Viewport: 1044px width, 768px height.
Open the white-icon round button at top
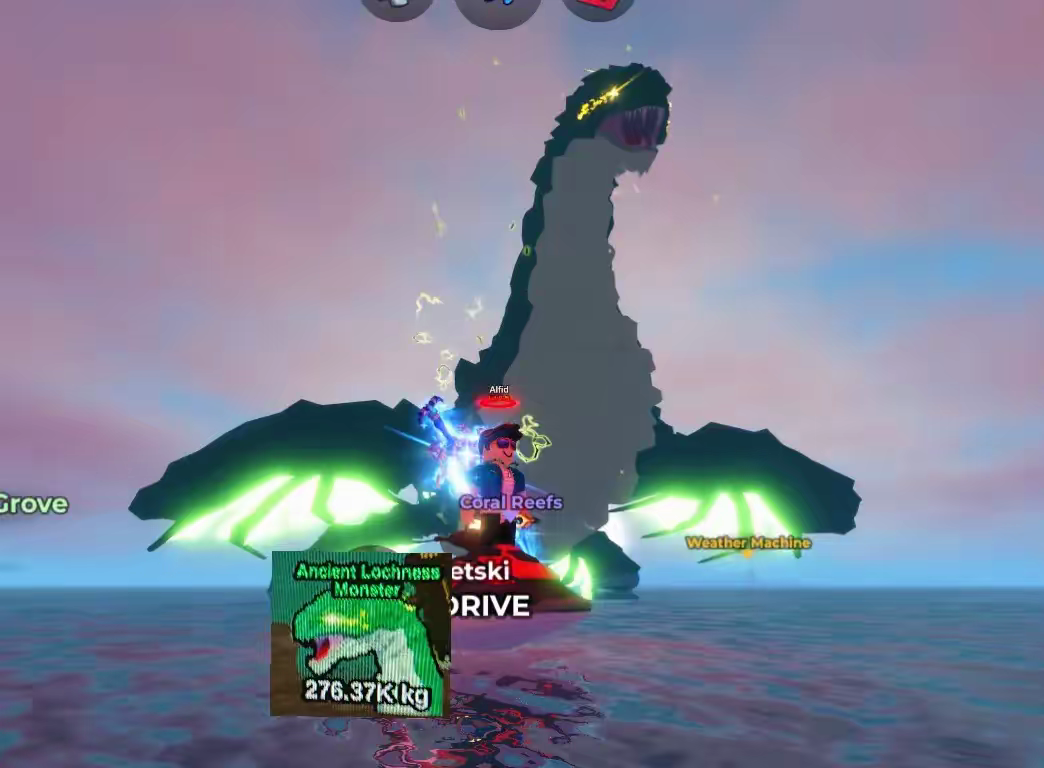click(x=397, y=6)
